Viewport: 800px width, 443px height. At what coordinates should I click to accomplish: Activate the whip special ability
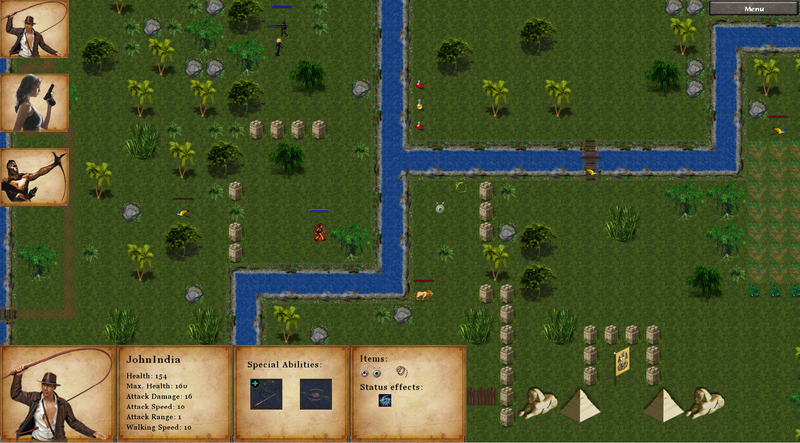[266, 393]
